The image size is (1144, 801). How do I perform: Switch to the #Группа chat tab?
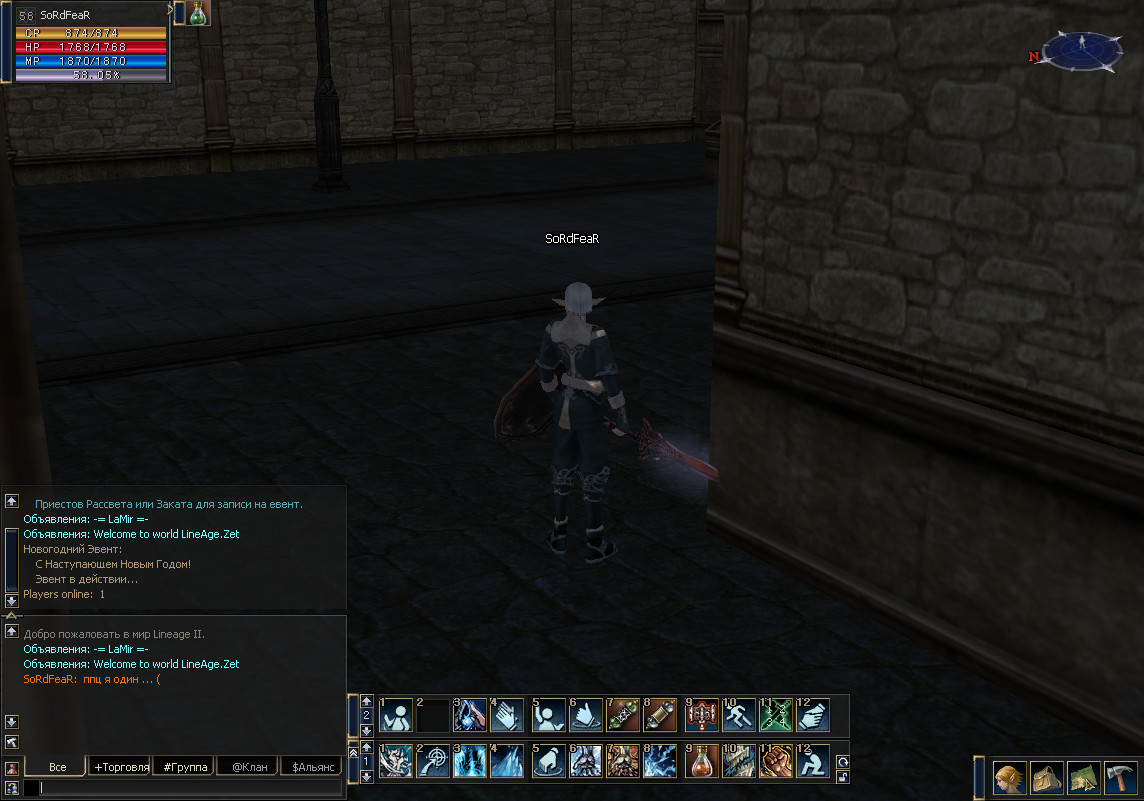click(183, 767)
